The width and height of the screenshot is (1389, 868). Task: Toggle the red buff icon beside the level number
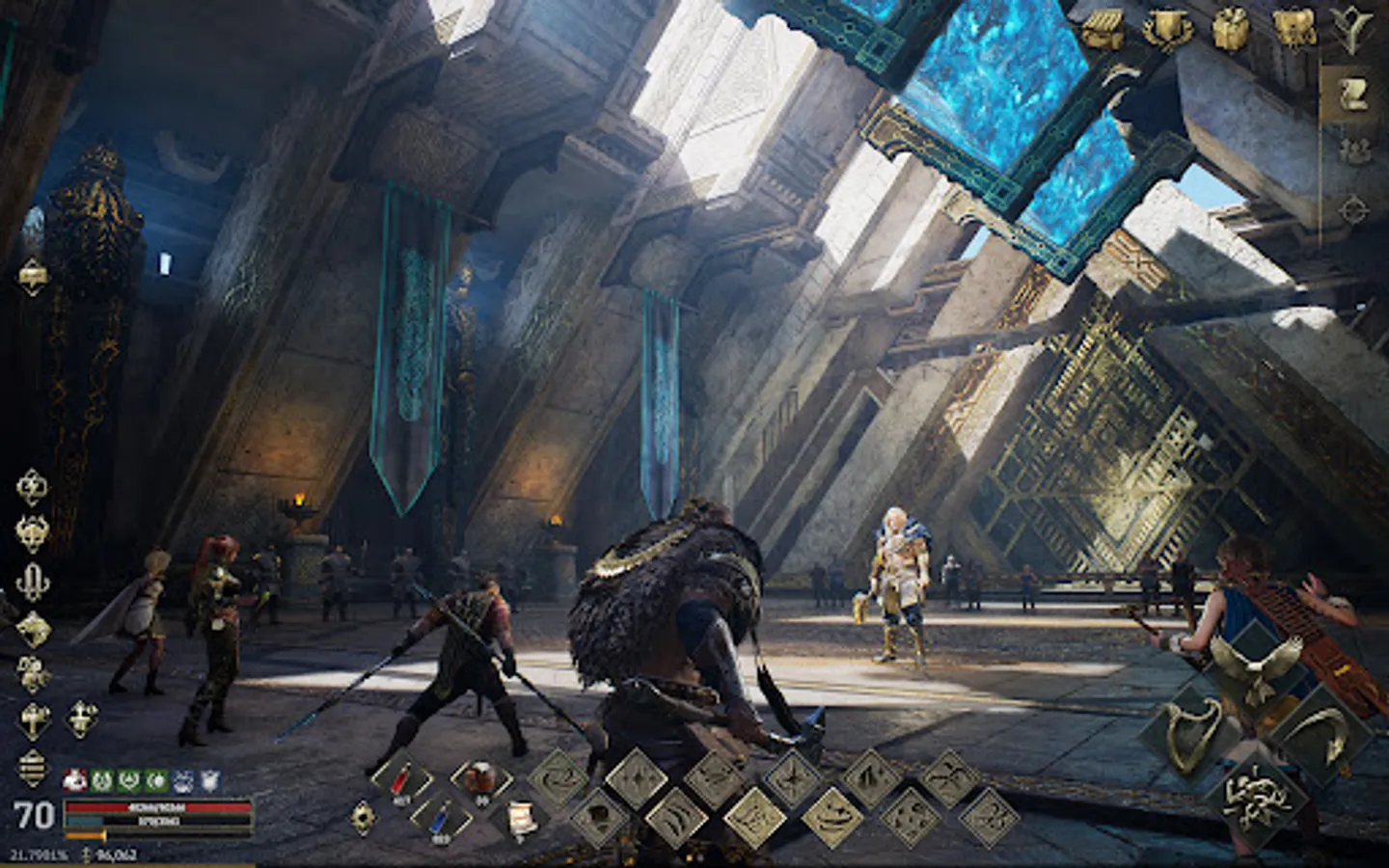click(x=73, y=778)
